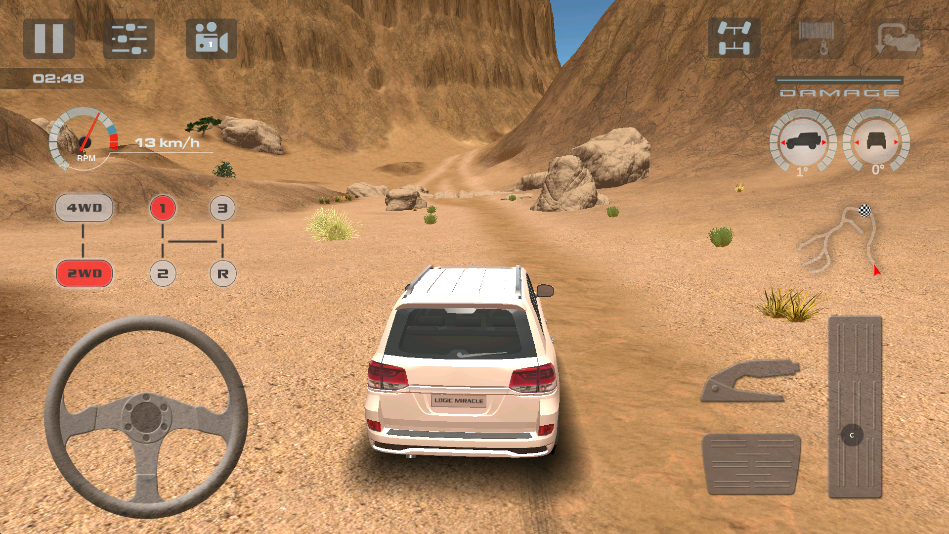Toggle the differential lock icon

click(734, 39)
